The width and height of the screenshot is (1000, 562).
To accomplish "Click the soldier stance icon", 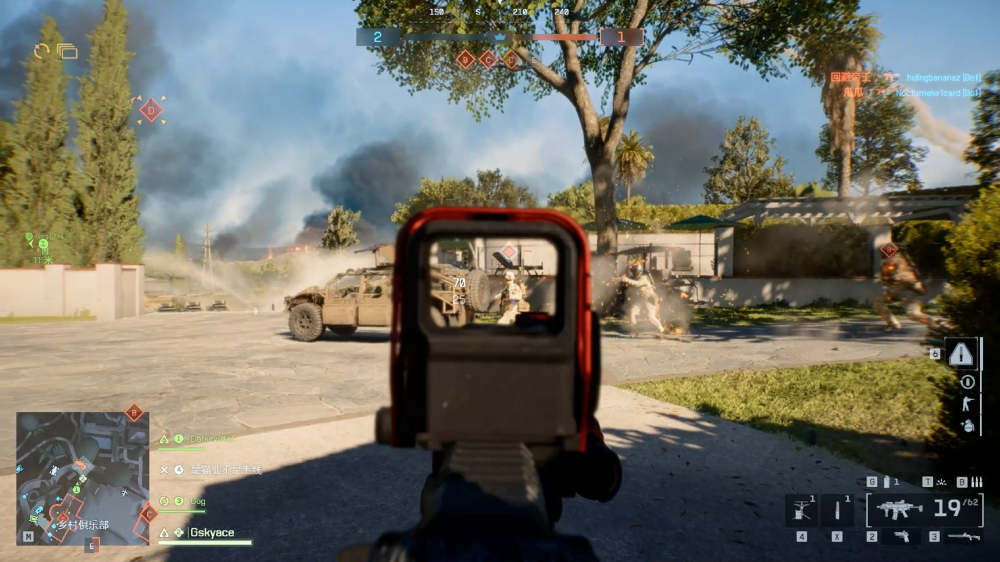I will click(966, 403).
